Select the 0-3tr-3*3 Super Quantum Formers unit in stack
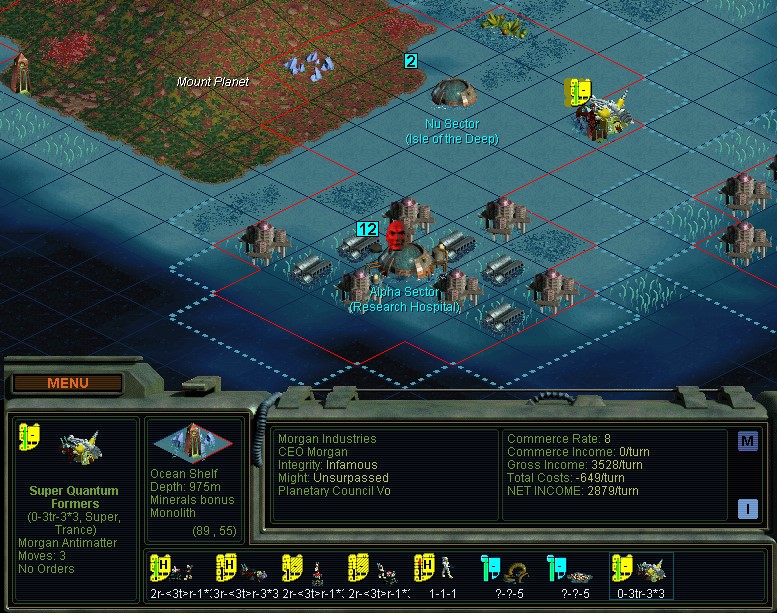The width and height of the screenshot is (777, 613). click(x=641, y=577)
